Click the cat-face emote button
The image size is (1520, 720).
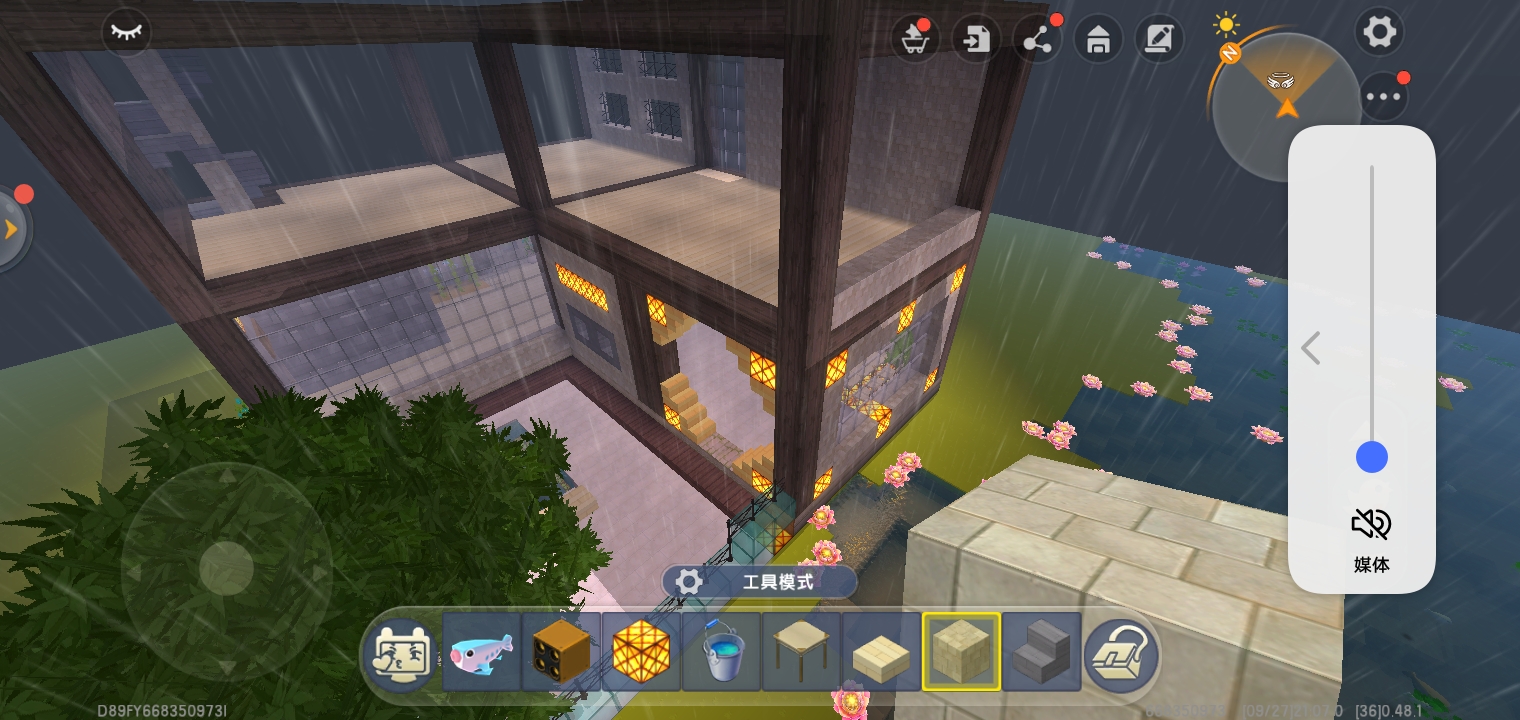[400, 654]
